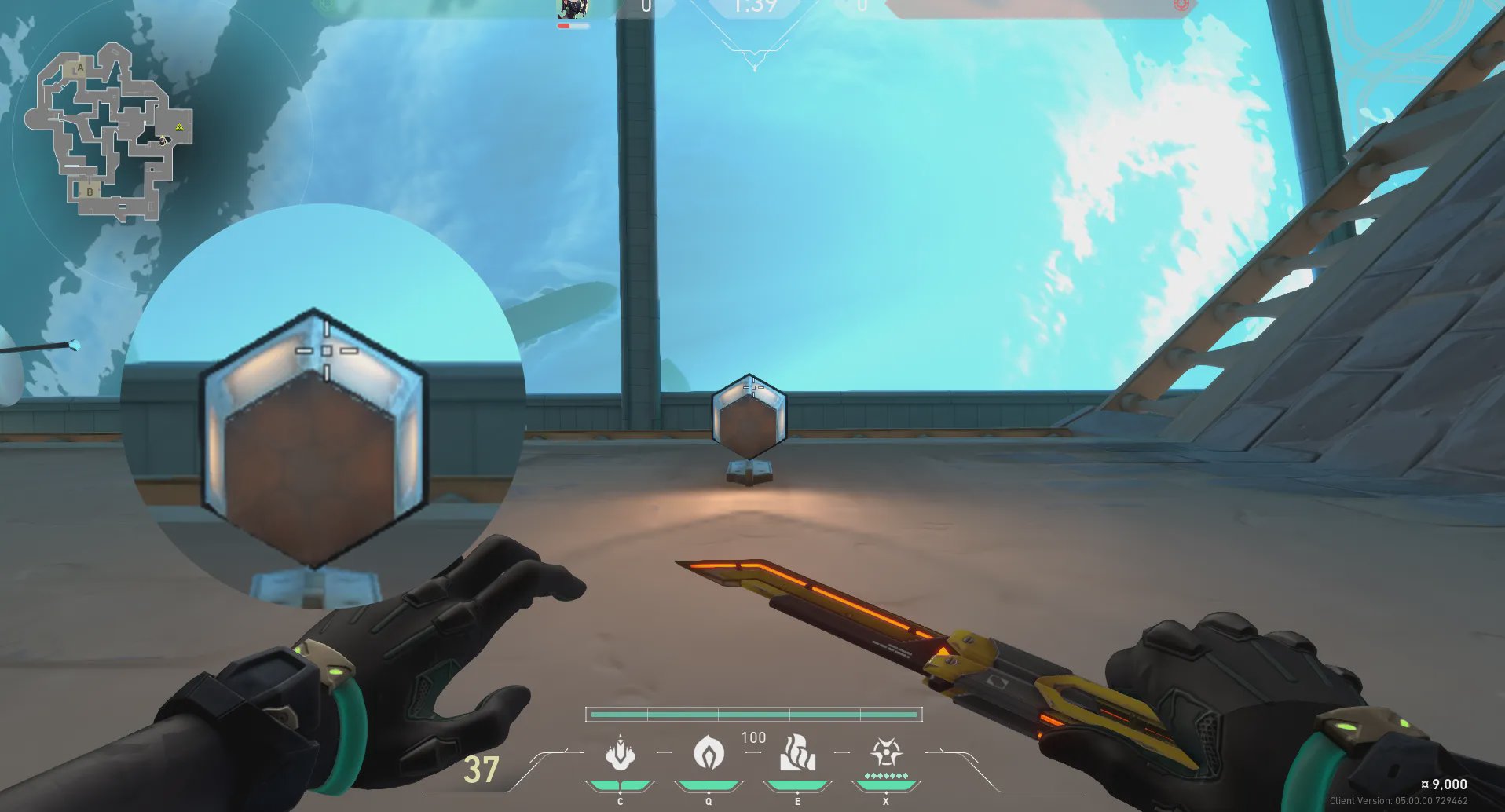Click the yellow triangle marker on minimap

click(x=180, y=126)
